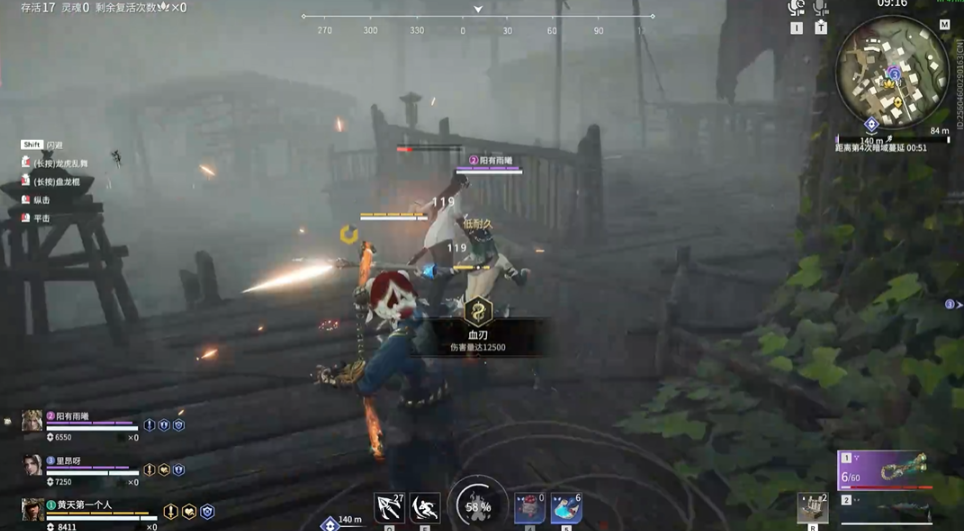Viewport: 965px width, 531px height.
Task: Select teammate 阳有雨曦 portrait
Action: (33, 422)
